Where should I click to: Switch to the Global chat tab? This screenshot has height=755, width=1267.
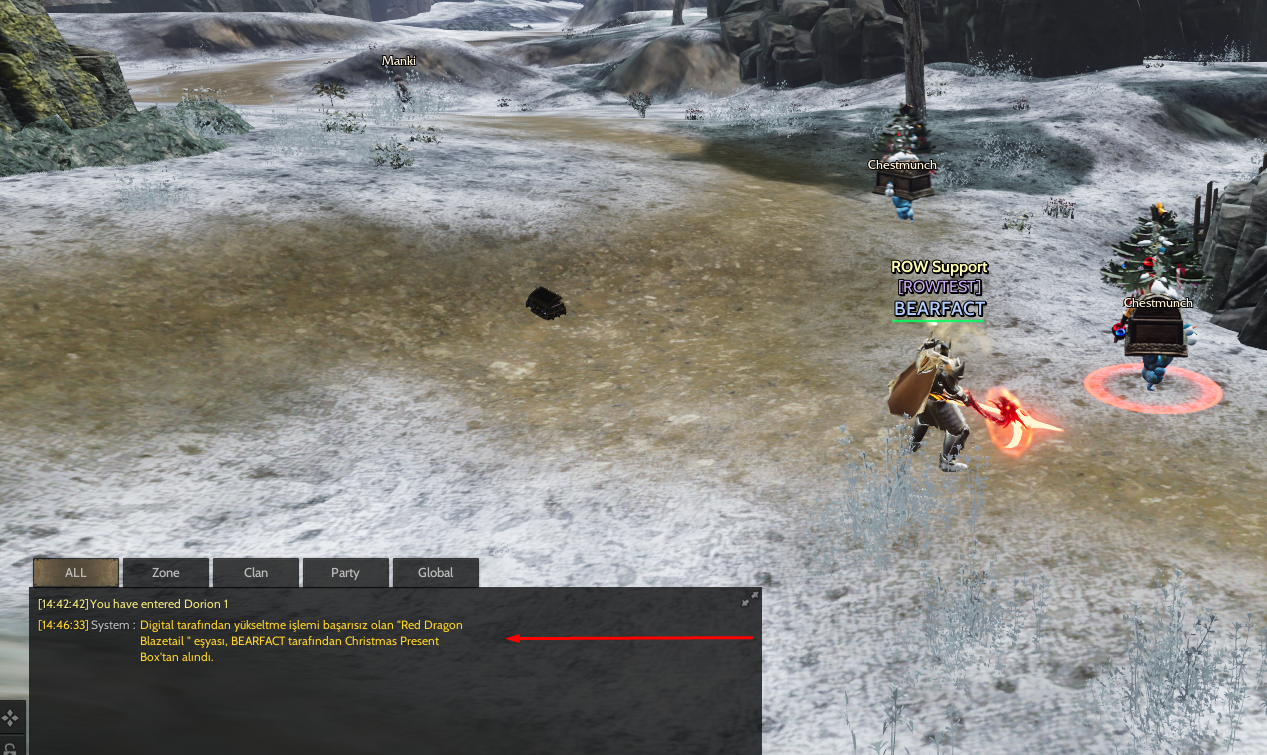pos(435,573)
